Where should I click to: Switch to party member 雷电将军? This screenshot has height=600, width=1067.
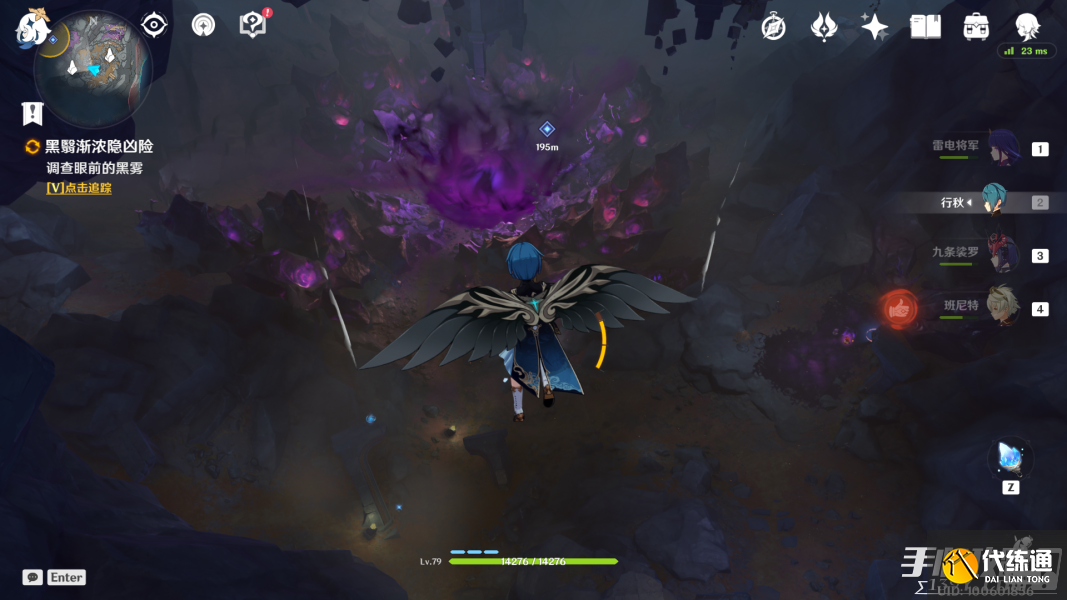point(1001,148)
